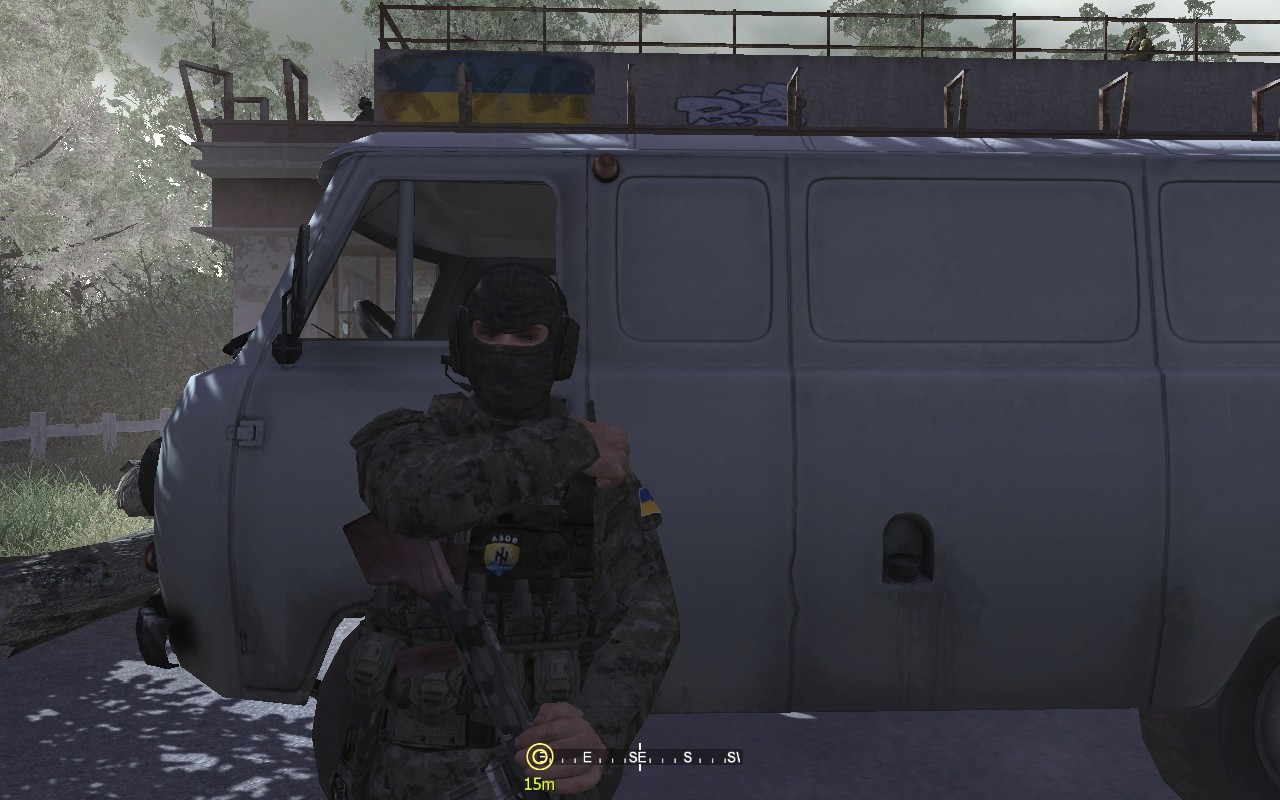Select the soldier standing on the rooftop
The image size is (1280, 800).
click(x=1140, y=40)
